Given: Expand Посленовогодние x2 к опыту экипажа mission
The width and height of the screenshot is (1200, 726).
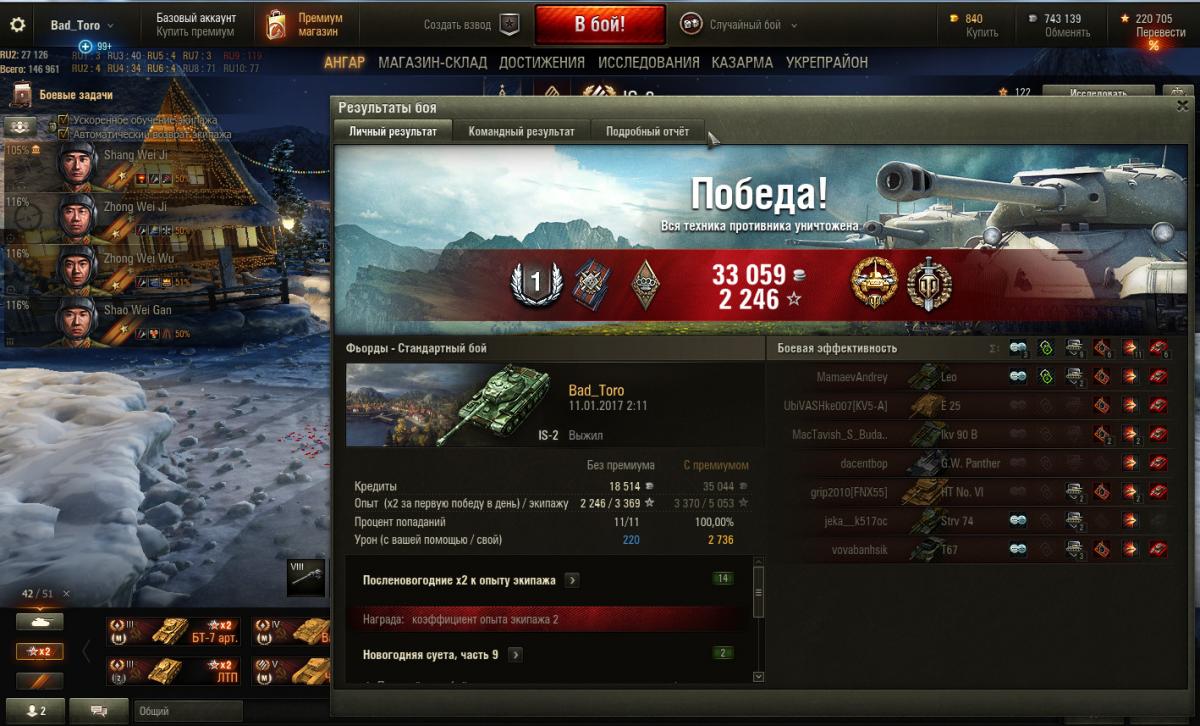Looking at the screenshot, I should [571, 580].
